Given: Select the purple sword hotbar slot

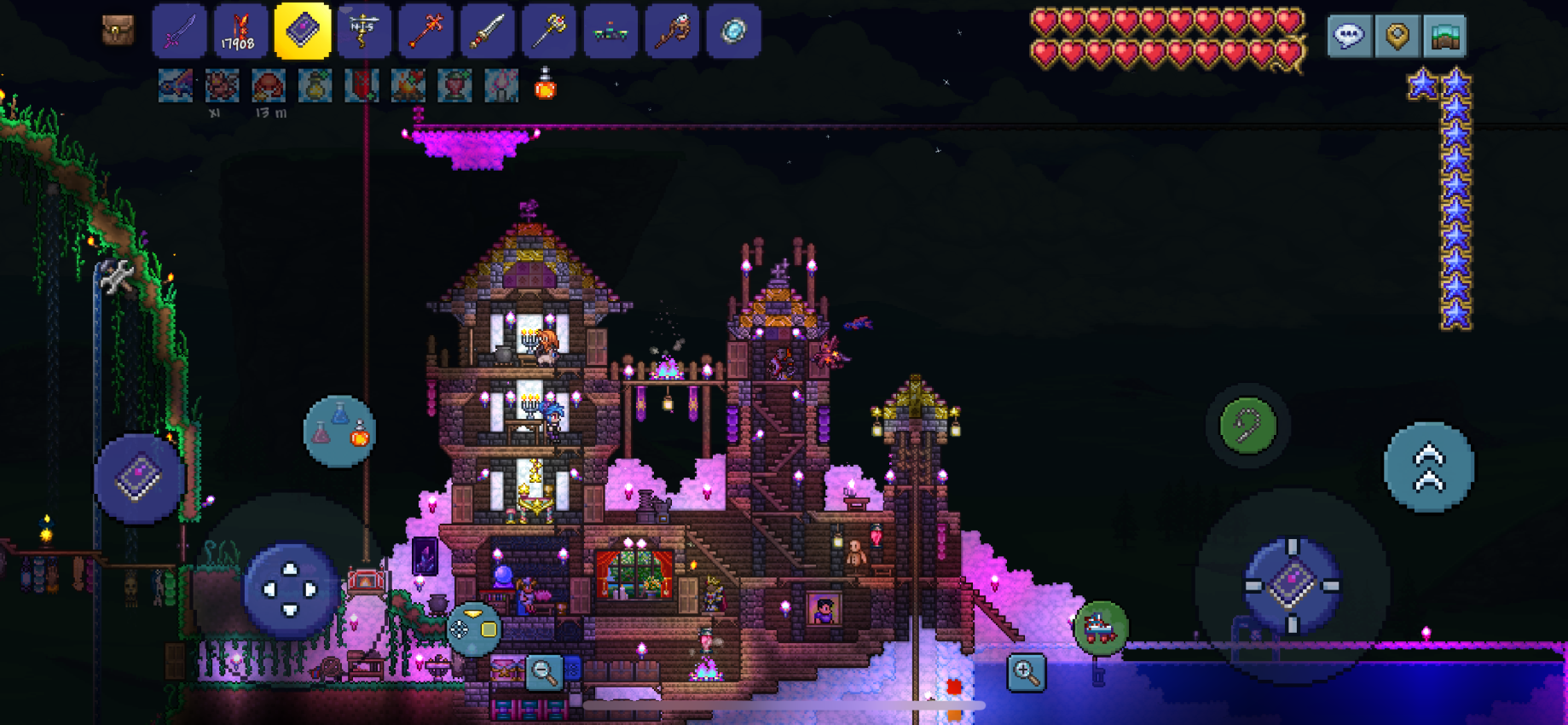Looking at the screenshot, I should click(179, 32).
